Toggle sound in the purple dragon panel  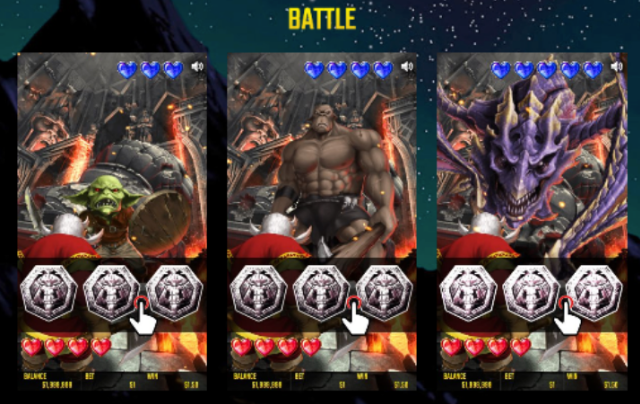(x=617, y=67)
